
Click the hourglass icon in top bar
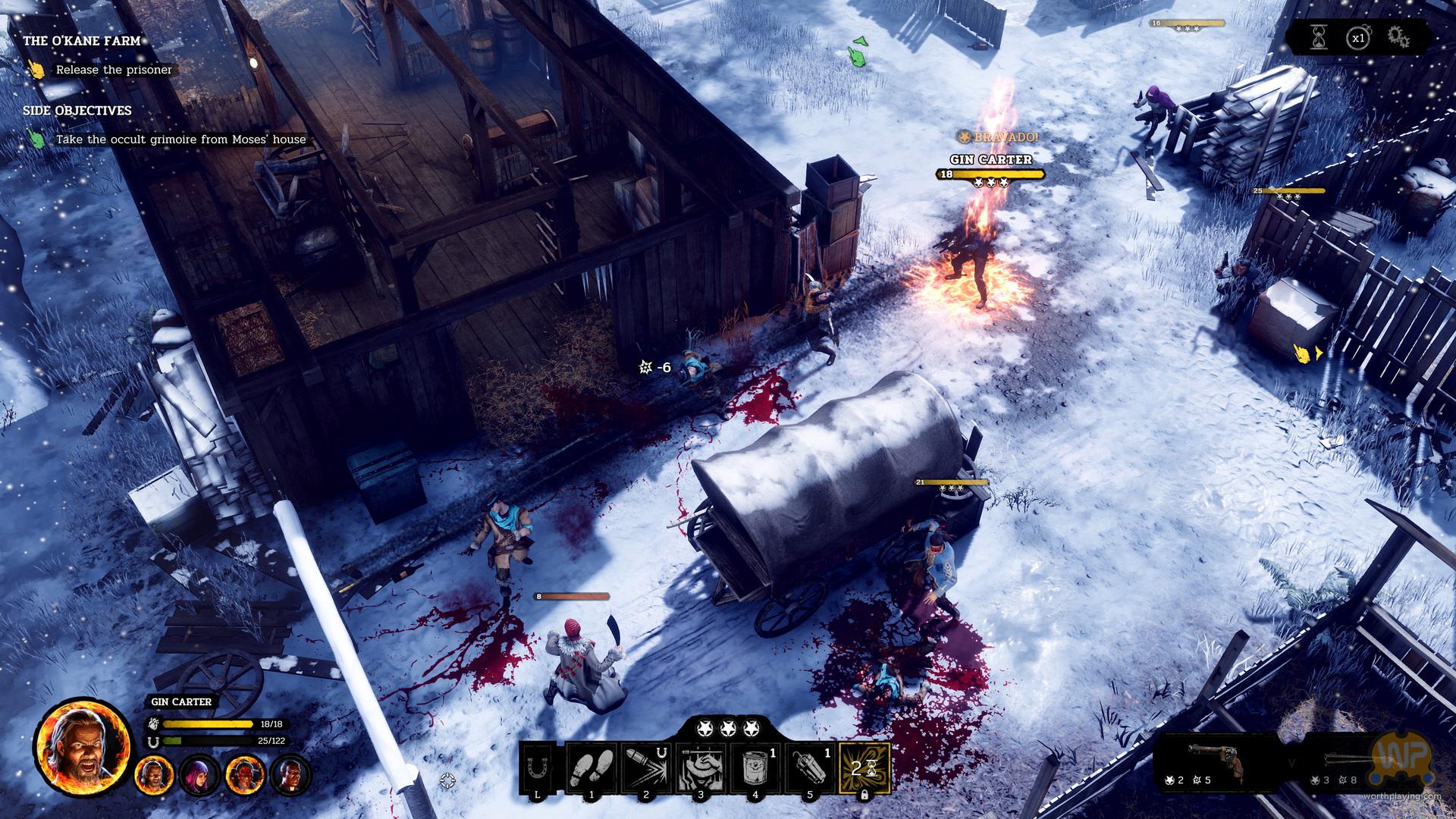pos(1319,37)
